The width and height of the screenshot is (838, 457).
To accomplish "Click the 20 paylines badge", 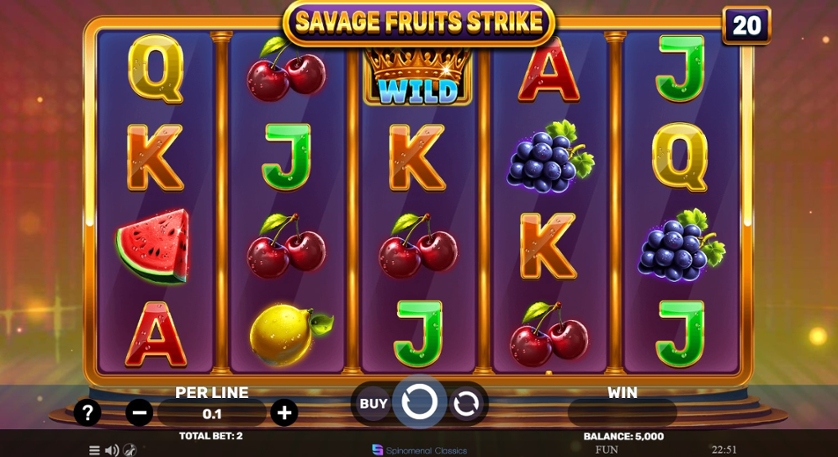I will click(x=746, y=26).
